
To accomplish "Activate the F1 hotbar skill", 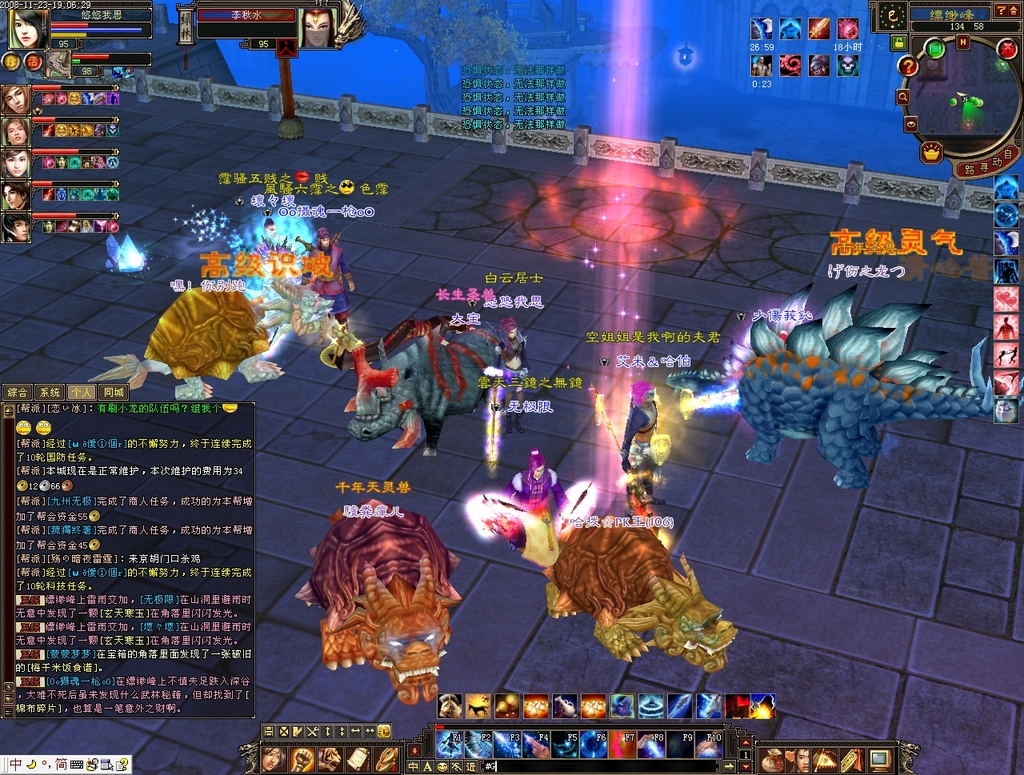I will (x=449, y=744).
